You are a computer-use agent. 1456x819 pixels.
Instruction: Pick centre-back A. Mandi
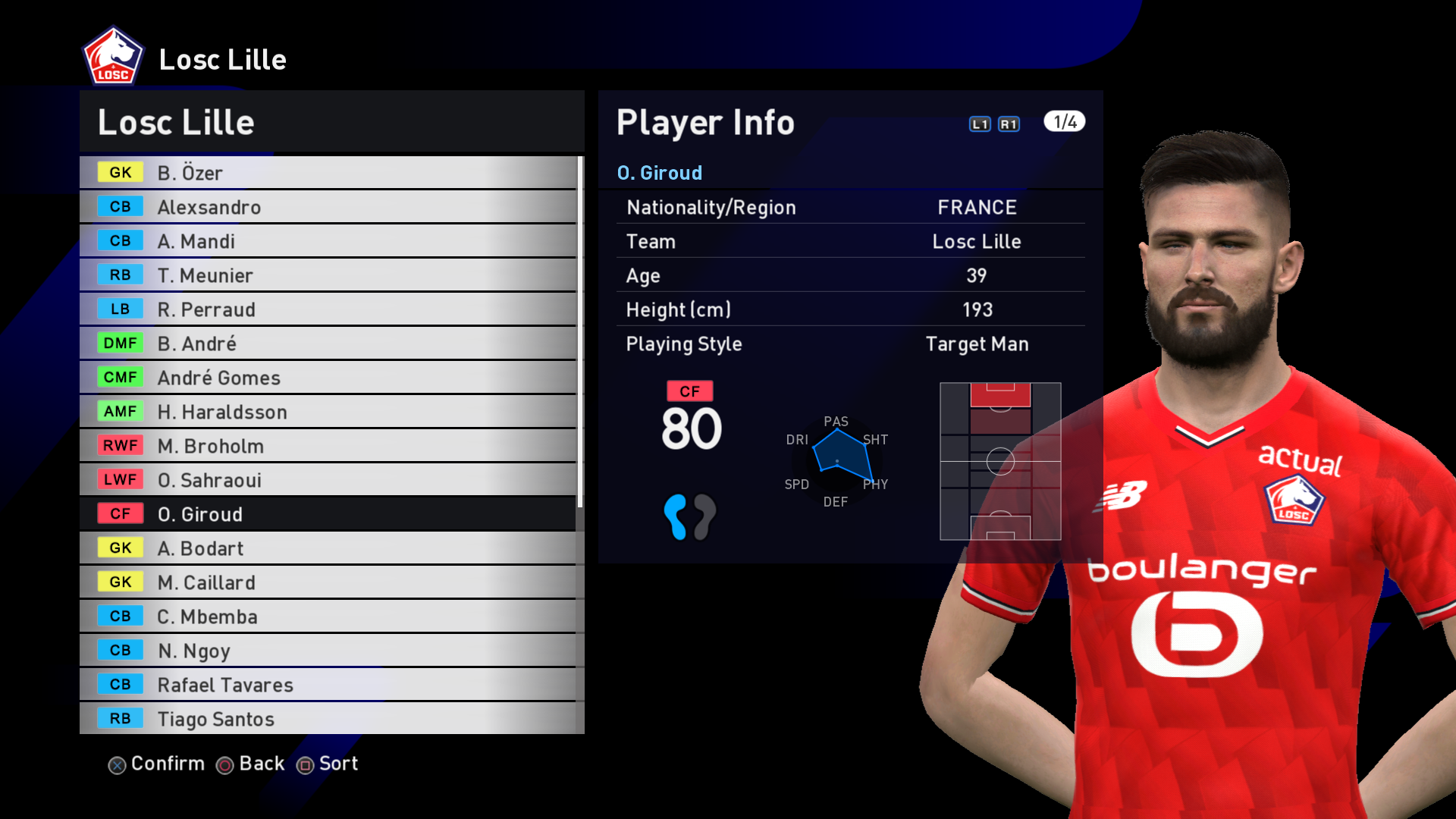click(328, 241)
